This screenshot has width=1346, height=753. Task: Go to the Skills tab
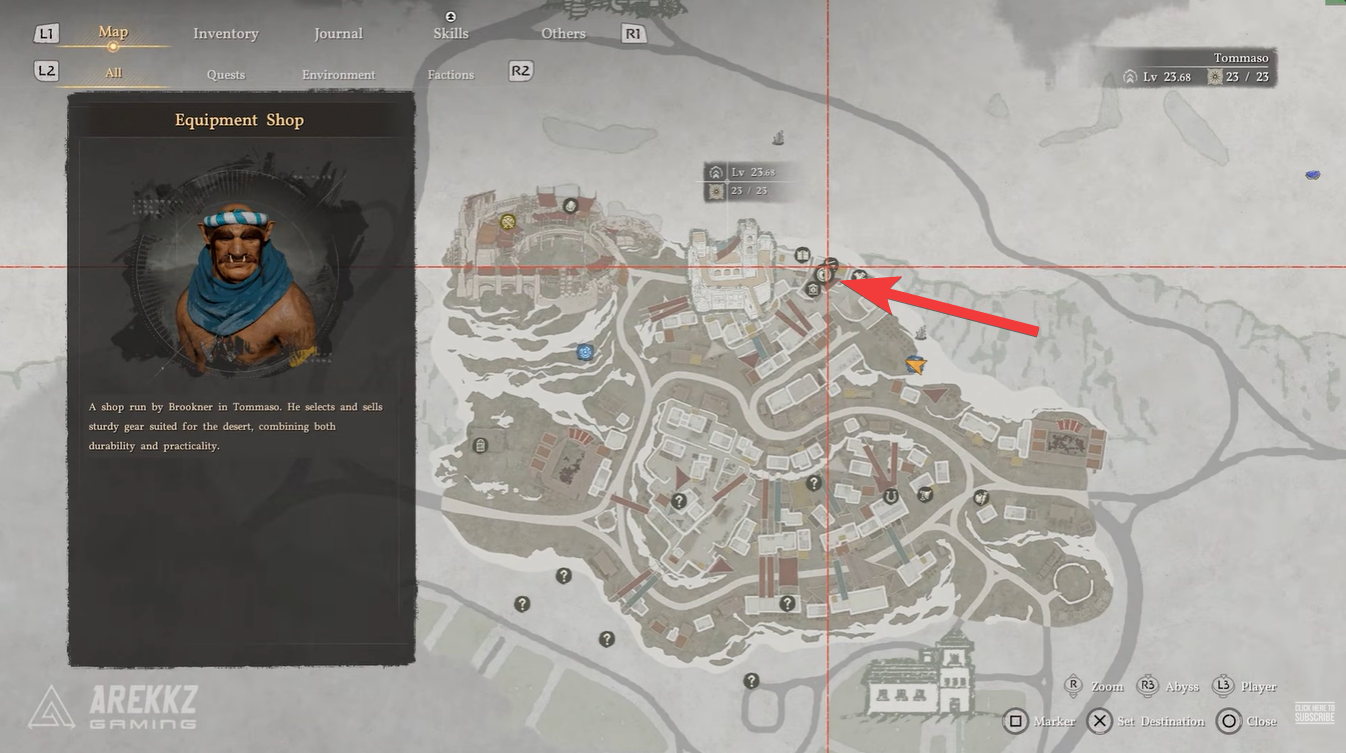(x=450, y=33)
